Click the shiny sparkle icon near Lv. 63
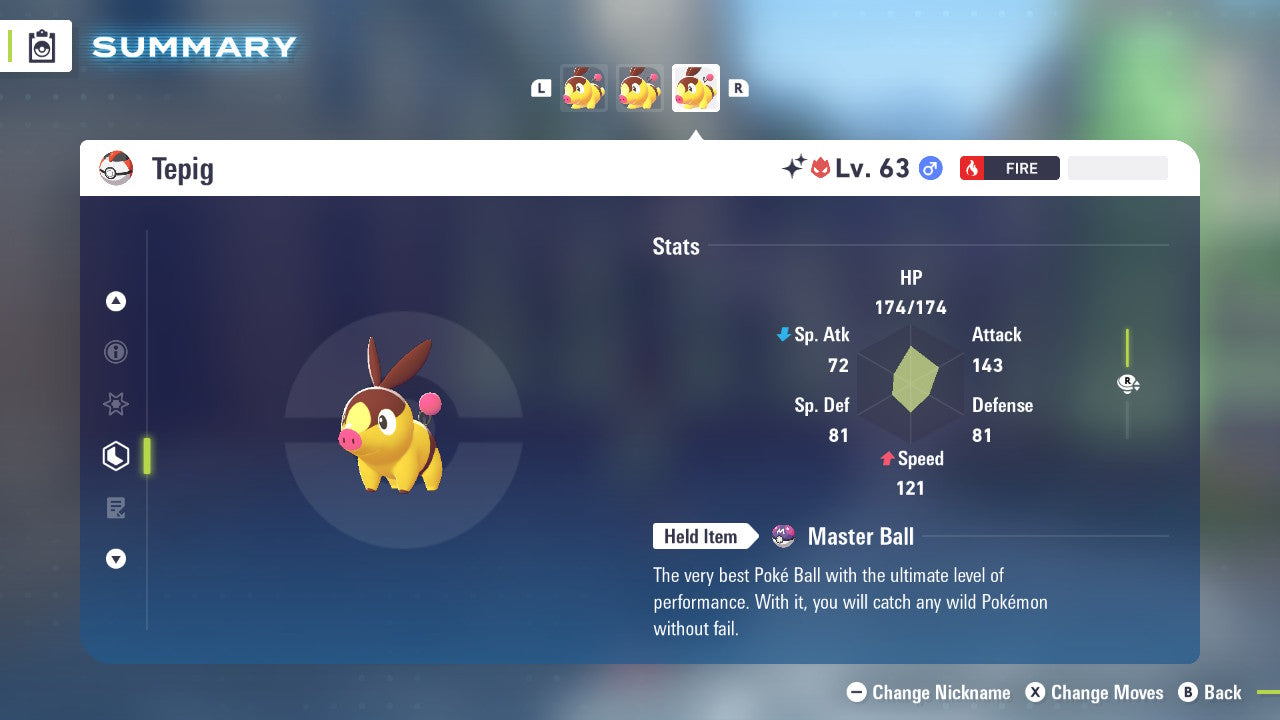 (x=793, y=167)
